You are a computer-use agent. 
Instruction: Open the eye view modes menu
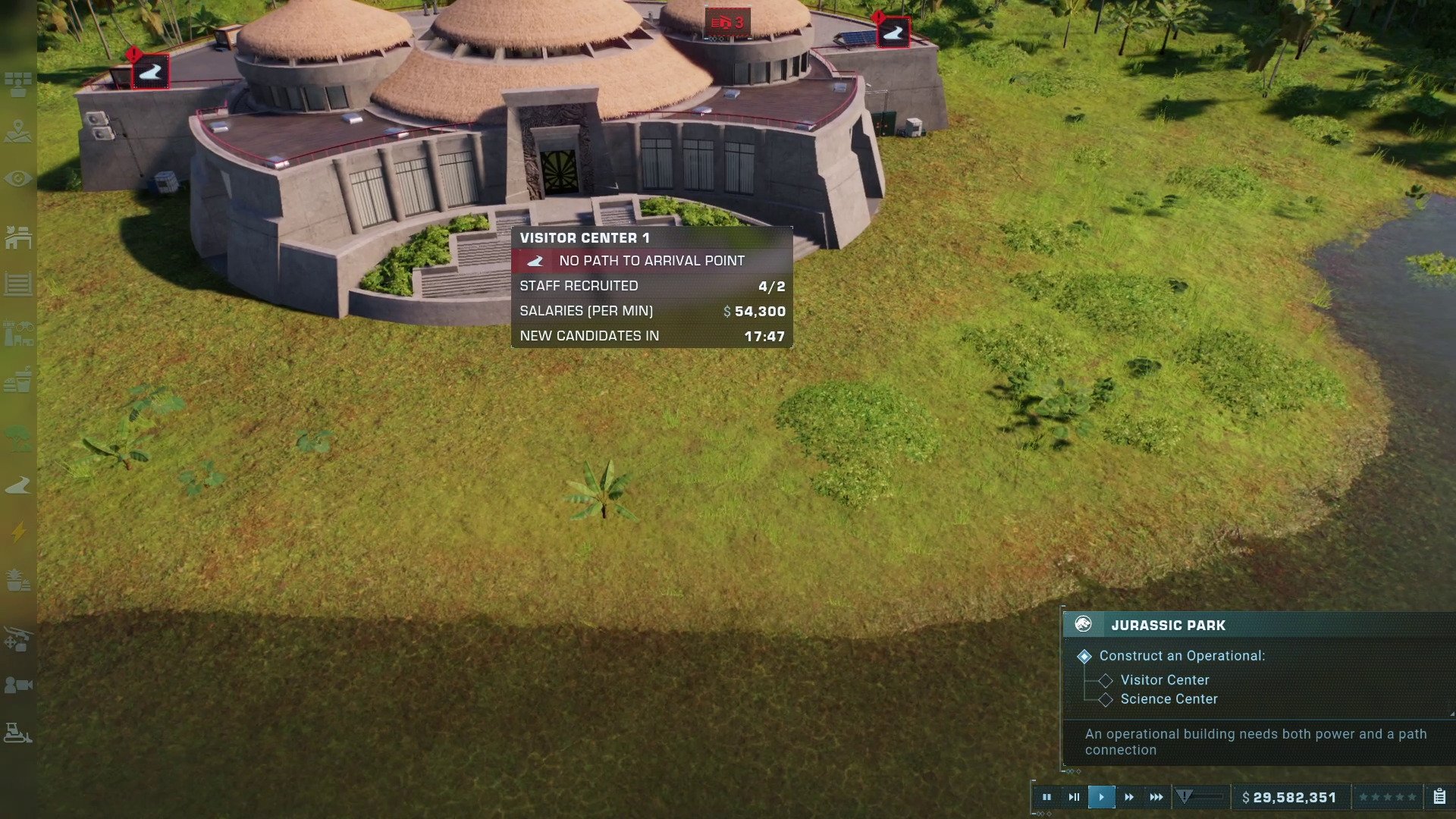[x=18, y=179]
